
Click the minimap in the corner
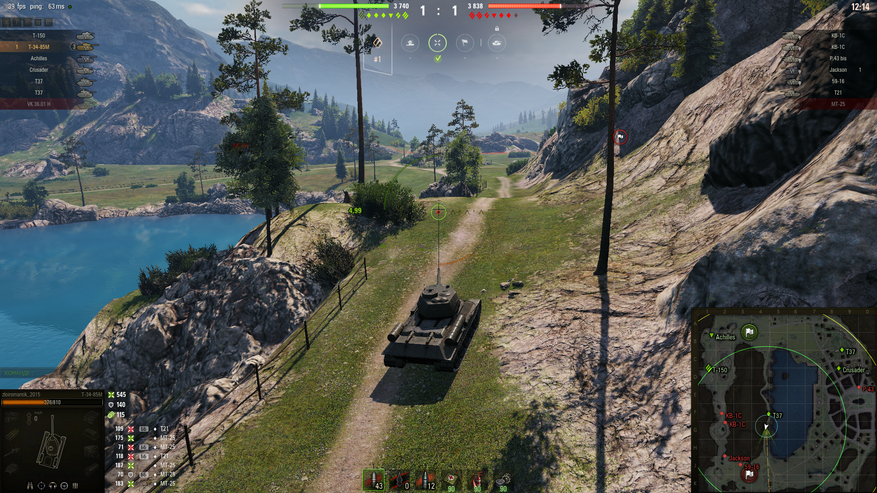(784, 401)
